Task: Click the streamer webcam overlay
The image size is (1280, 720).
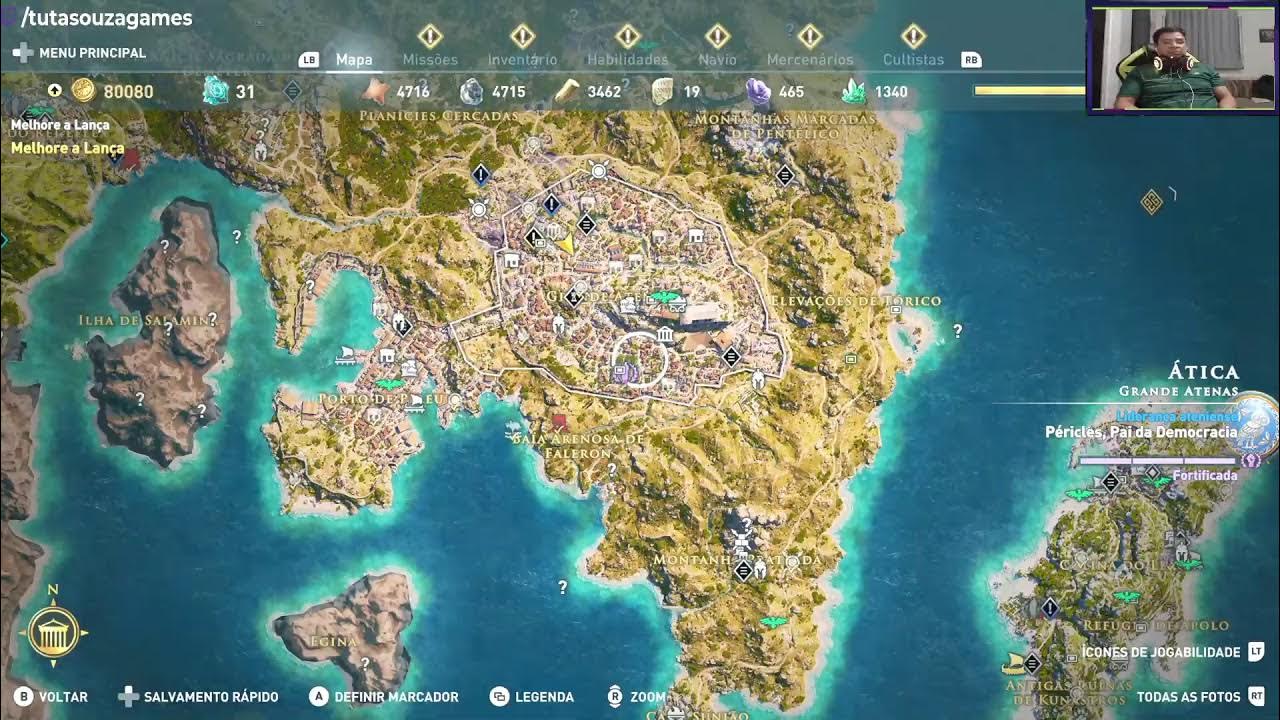Action: click(1182, 57)
